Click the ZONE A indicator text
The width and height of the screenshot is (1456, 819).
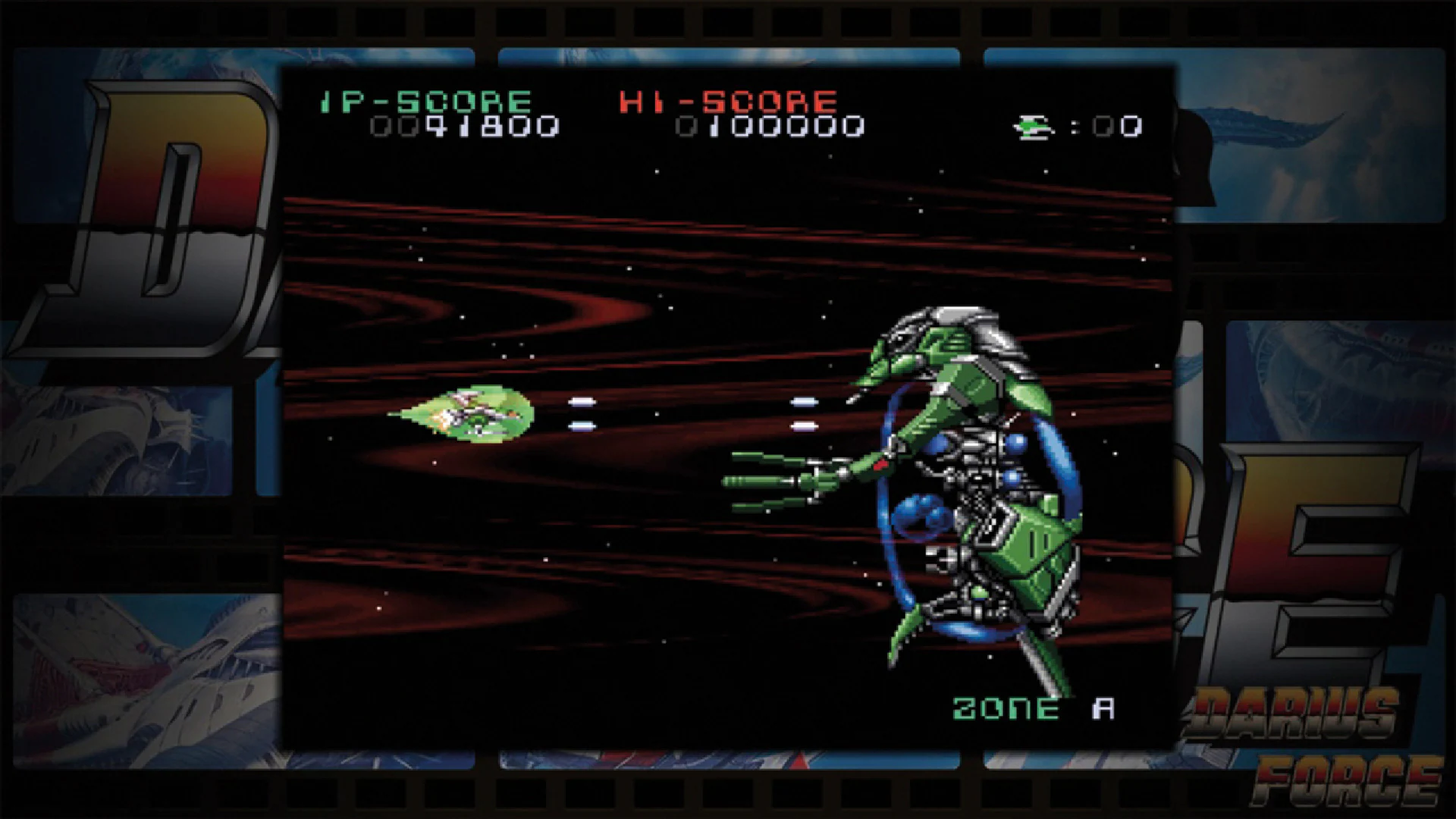click(1031, 708)
